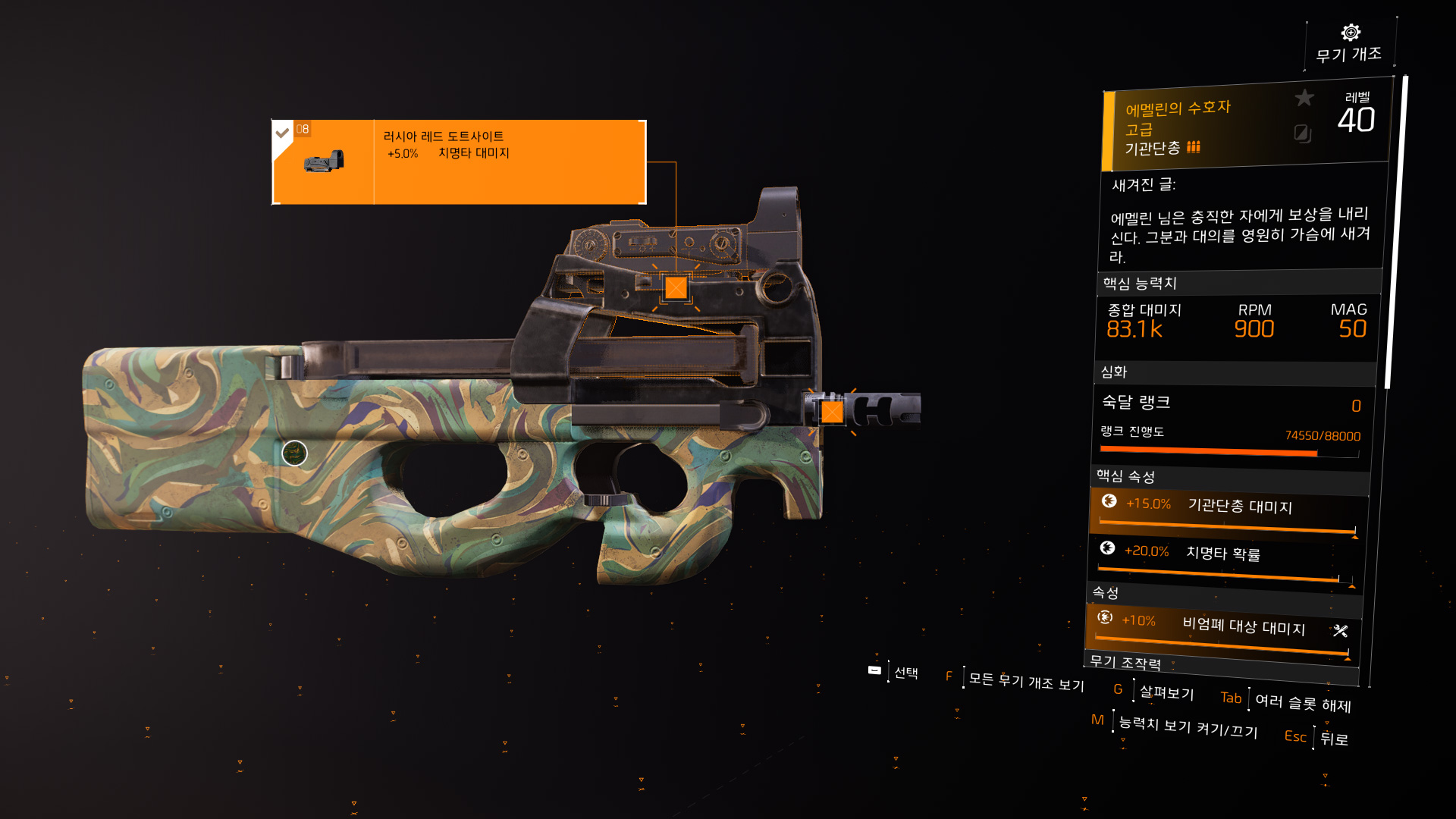The height and width of the screenshot is (819, 1456).
Task: Select the 치명타 확률 attribute row
Action: click(x=1225, y=560)
